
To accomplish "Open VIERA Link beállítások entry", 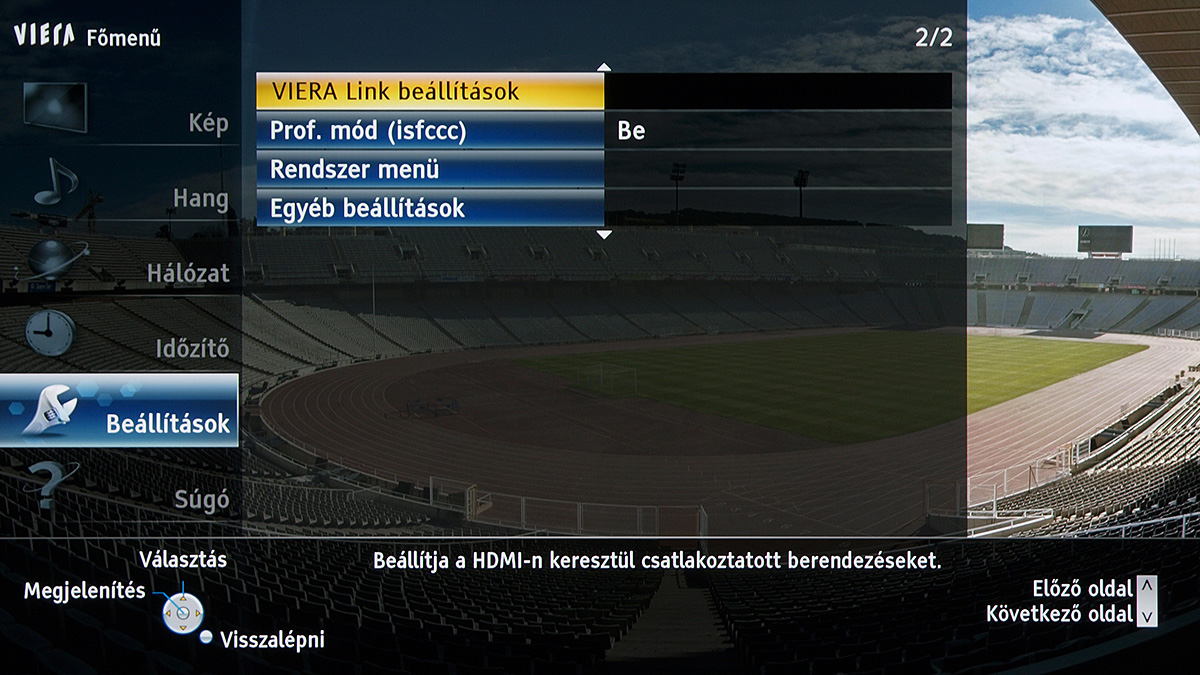I will tap(430, 91).
